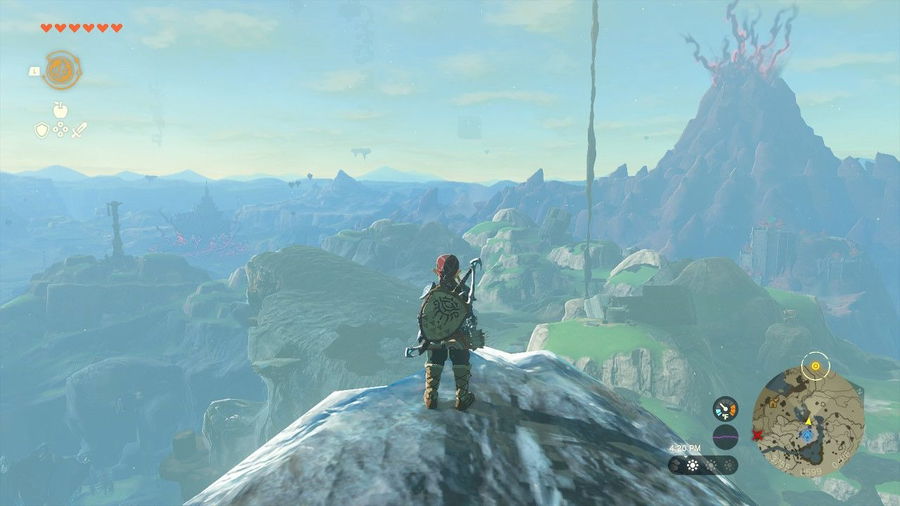Select the apple item shortcut icon
Screen dimensions: 900x506
click(x=61, y=111)
